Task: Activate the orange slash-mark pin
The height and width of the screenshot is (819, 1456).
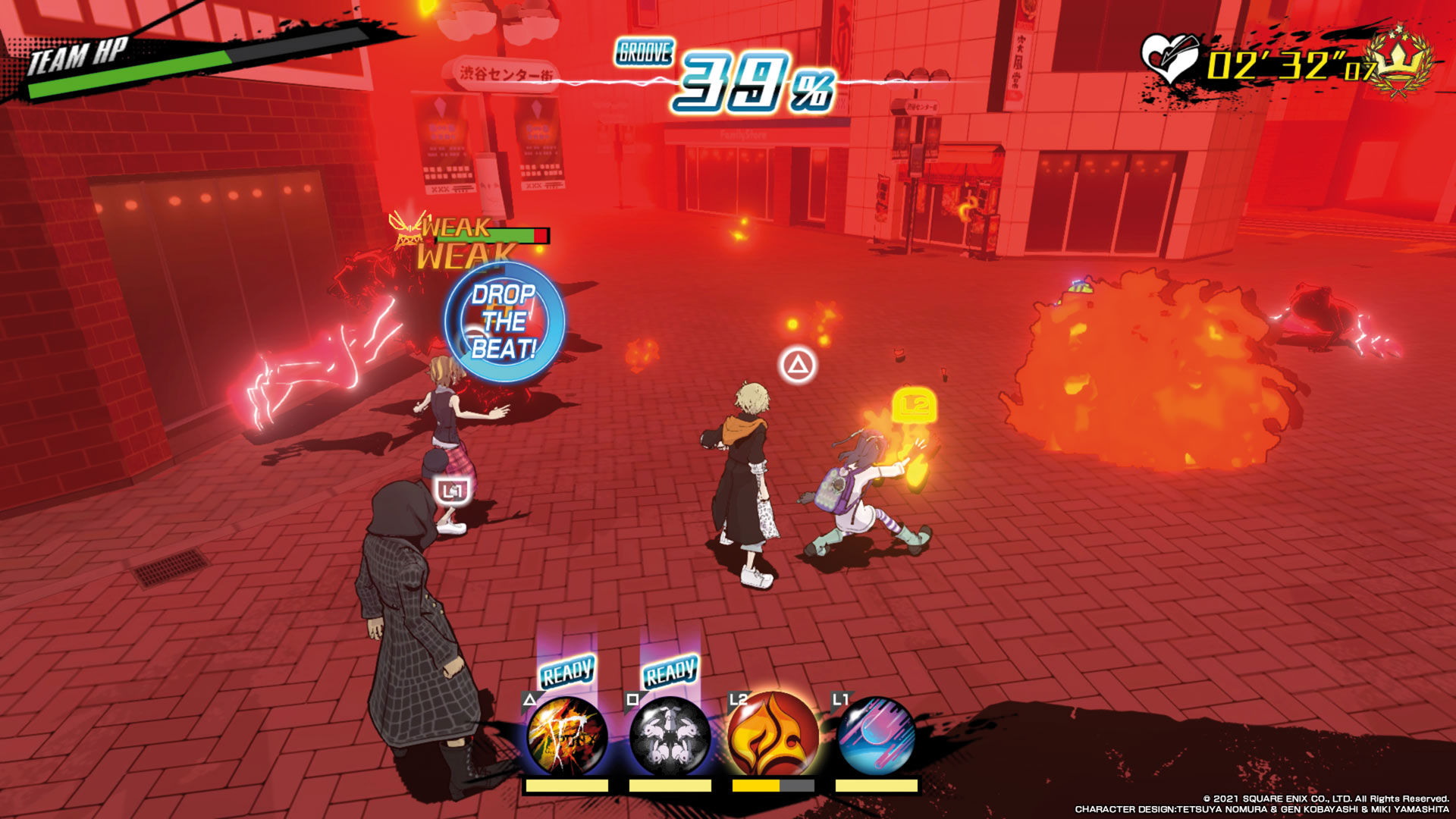Action: pos(567,735)
